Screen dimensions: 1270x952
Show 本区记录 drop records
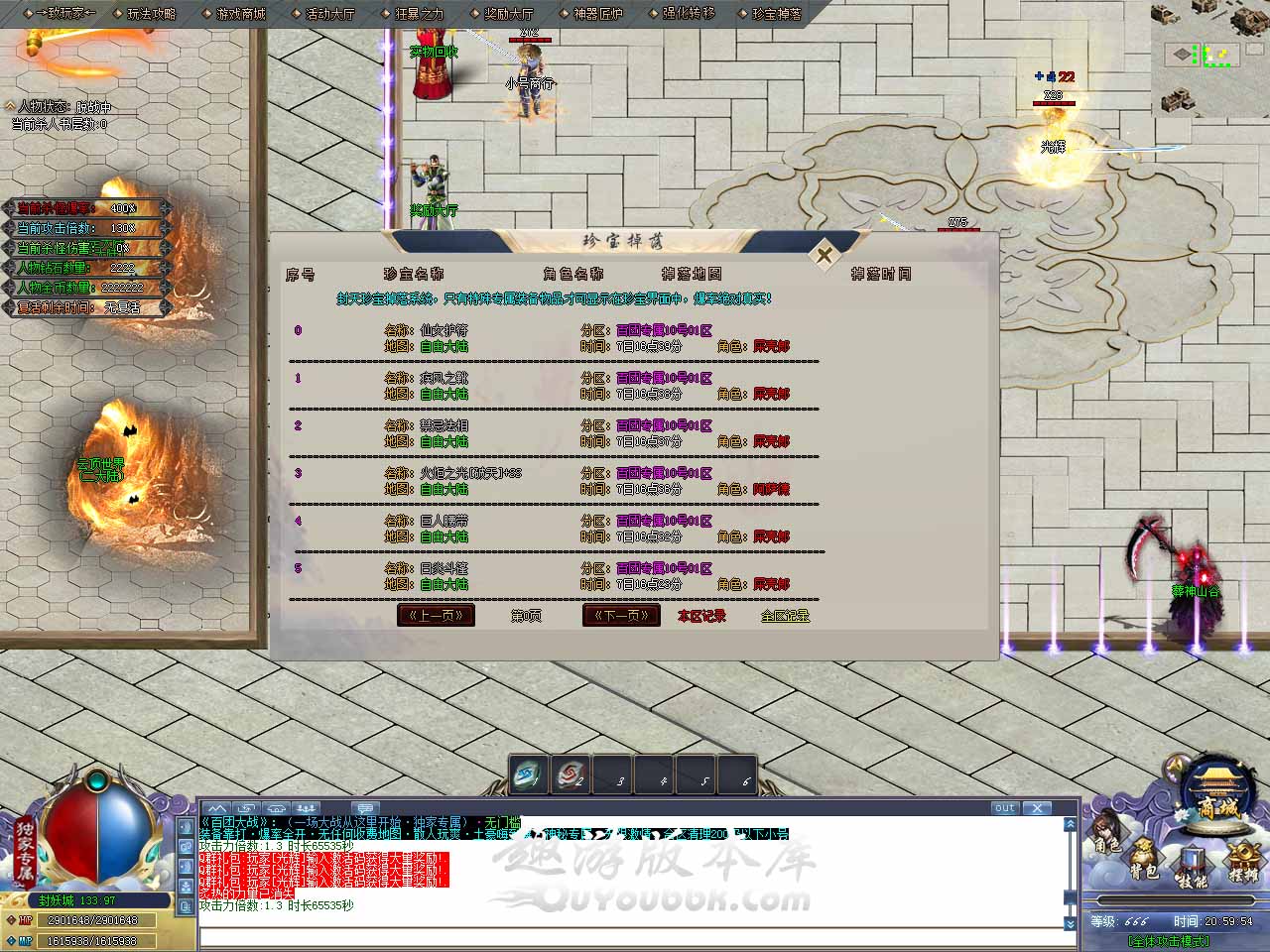[701, 616]
